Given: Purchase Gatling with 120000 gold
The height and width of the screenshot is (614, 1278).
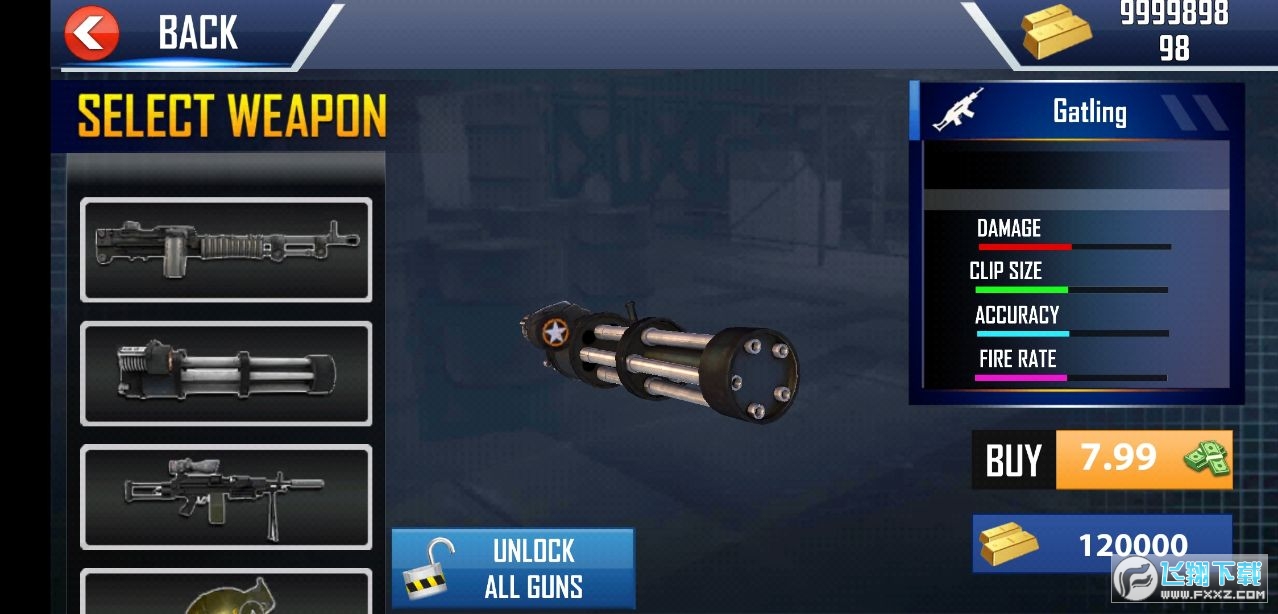Looking at the screenshot, I should (x=1101, y=544).
